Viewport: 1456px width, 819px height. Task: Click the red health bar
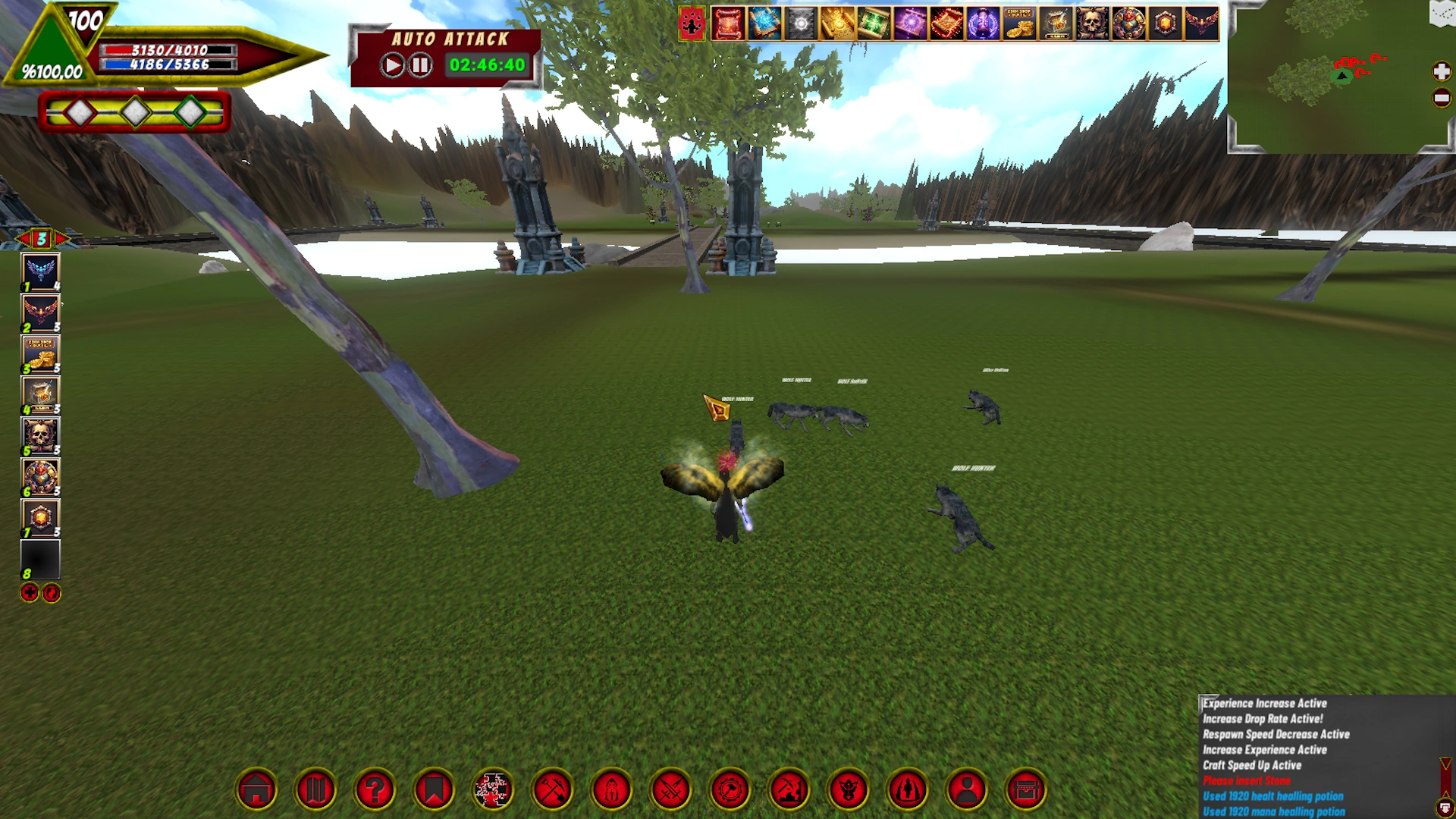(x=167, y=50)
